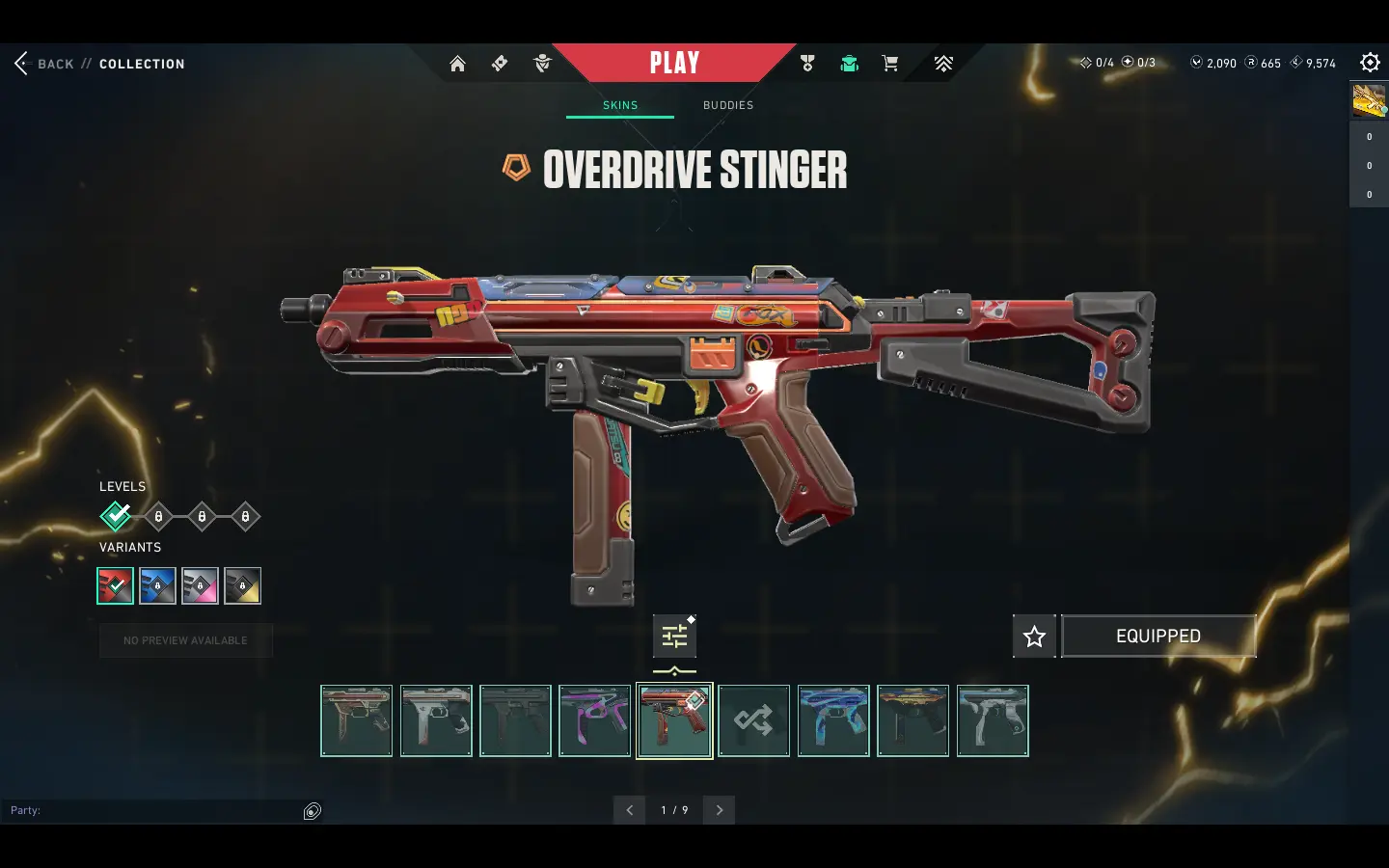Go to the previous skins page
1389x868 pixels.
[x=630, y=810]
